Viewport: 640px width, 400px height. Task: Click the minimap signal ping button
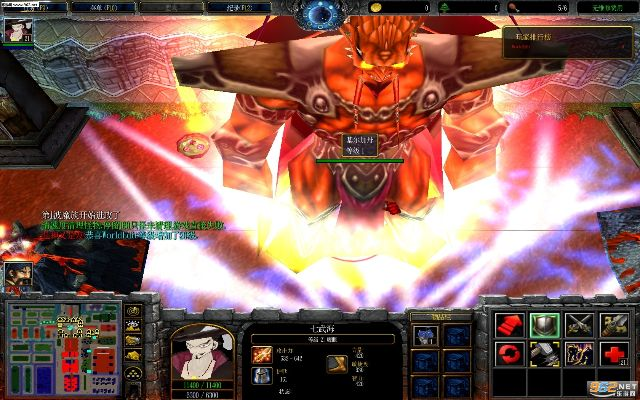[133, 312]
